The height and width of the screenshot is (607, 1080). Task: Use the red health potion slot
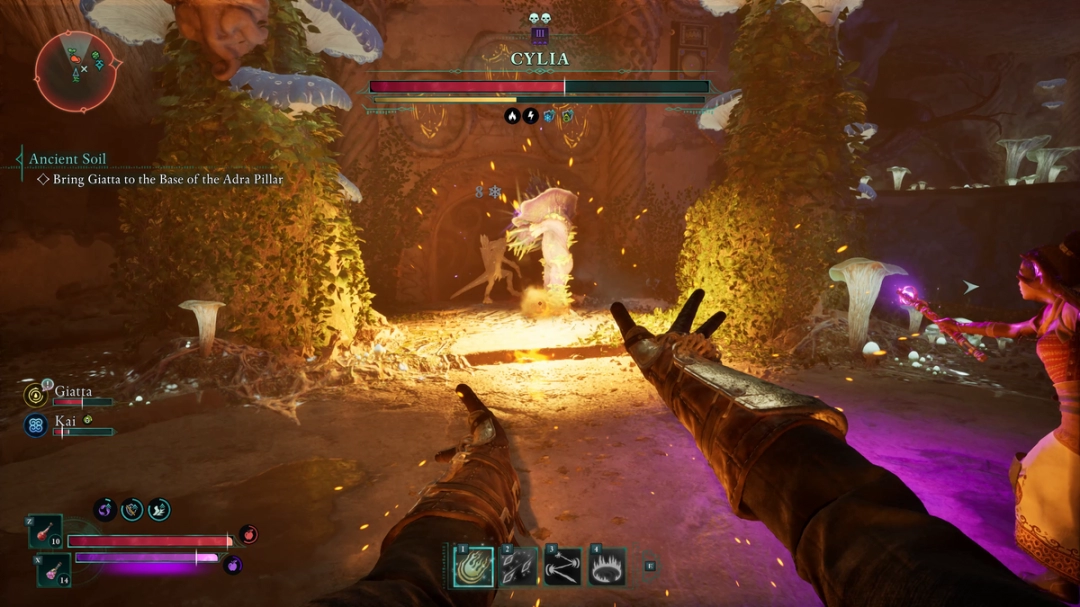pos(46,531)
